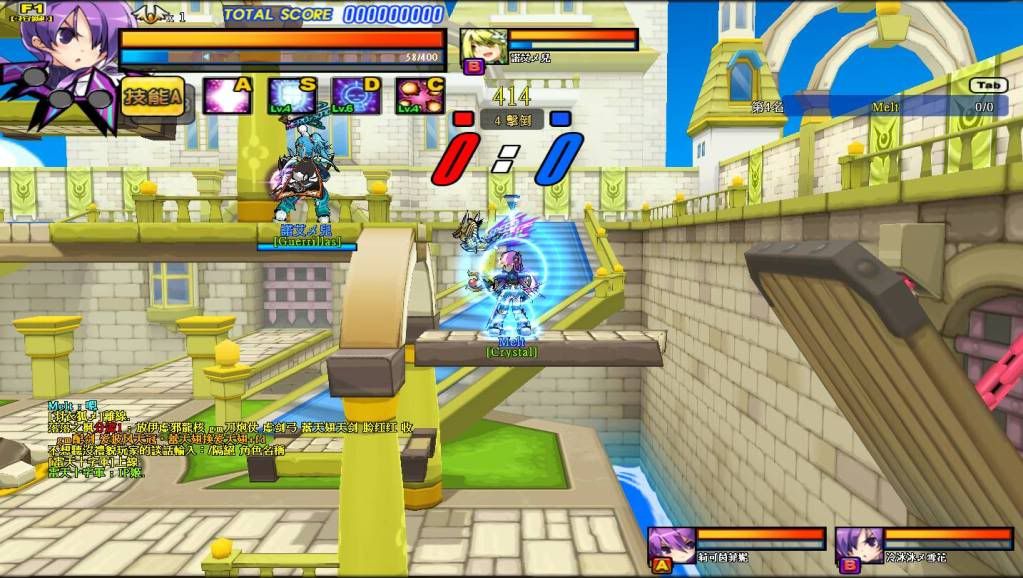Trigger the purple Lv.6 skill marked D

[x=355, y=96]
